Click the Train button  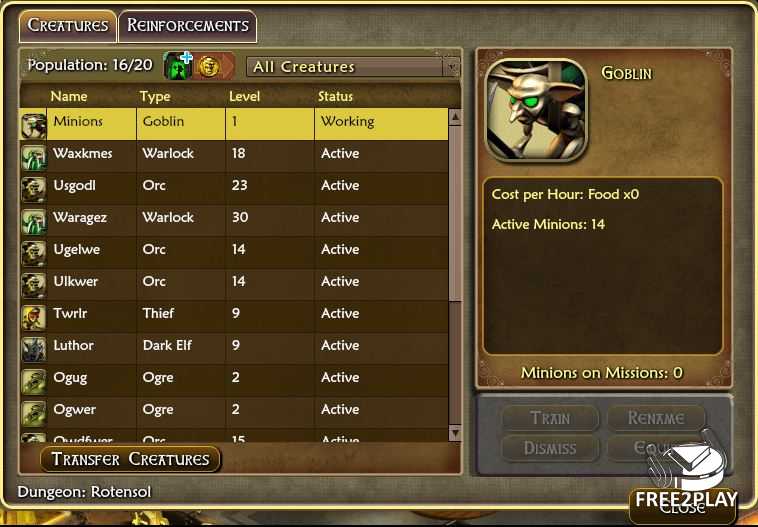click(550, 419)
